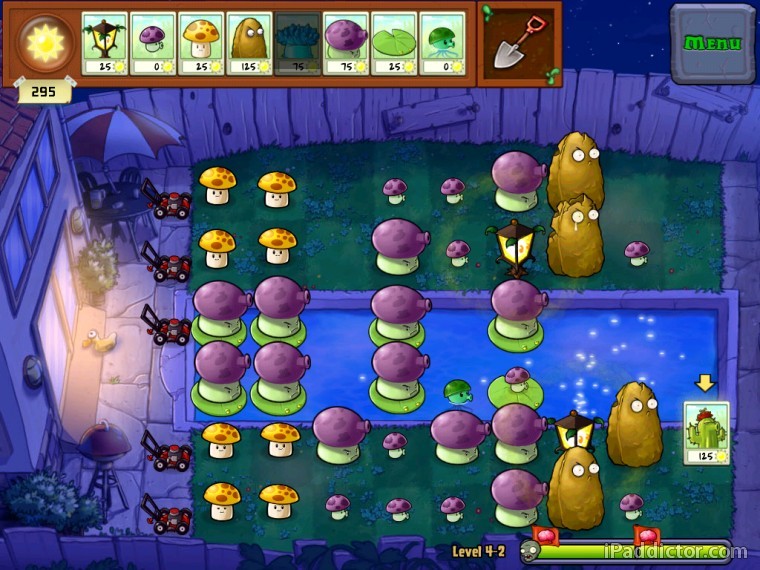Open the Menu button

(x=712, y=43)
